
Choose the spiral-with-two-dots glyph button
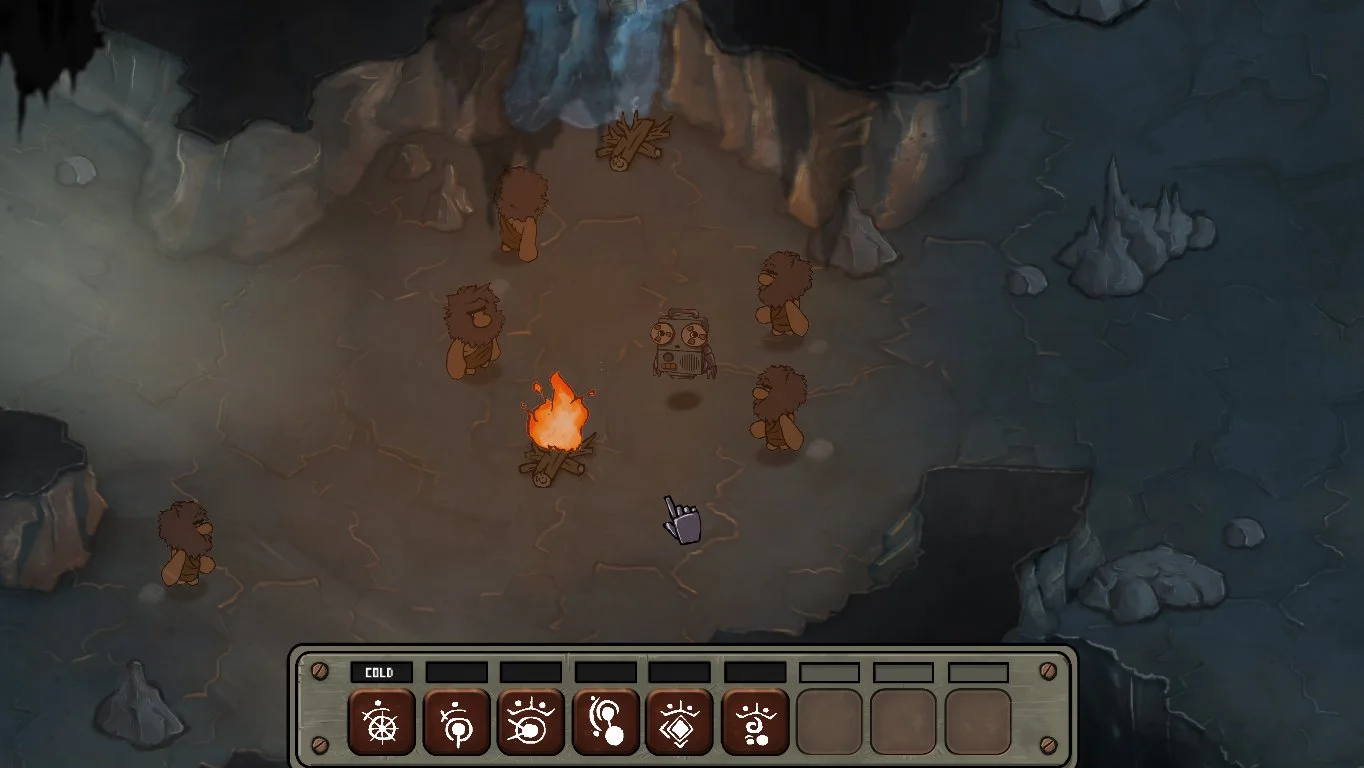point(755,721)
